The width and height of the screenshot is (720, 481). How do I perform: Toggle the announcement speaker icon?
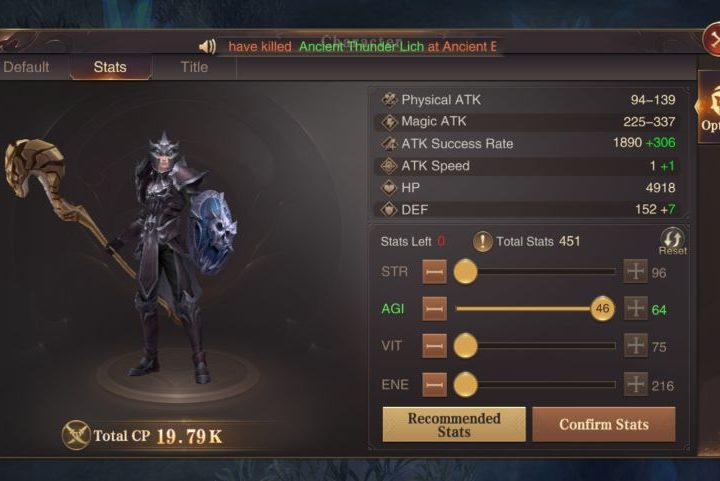208,46
